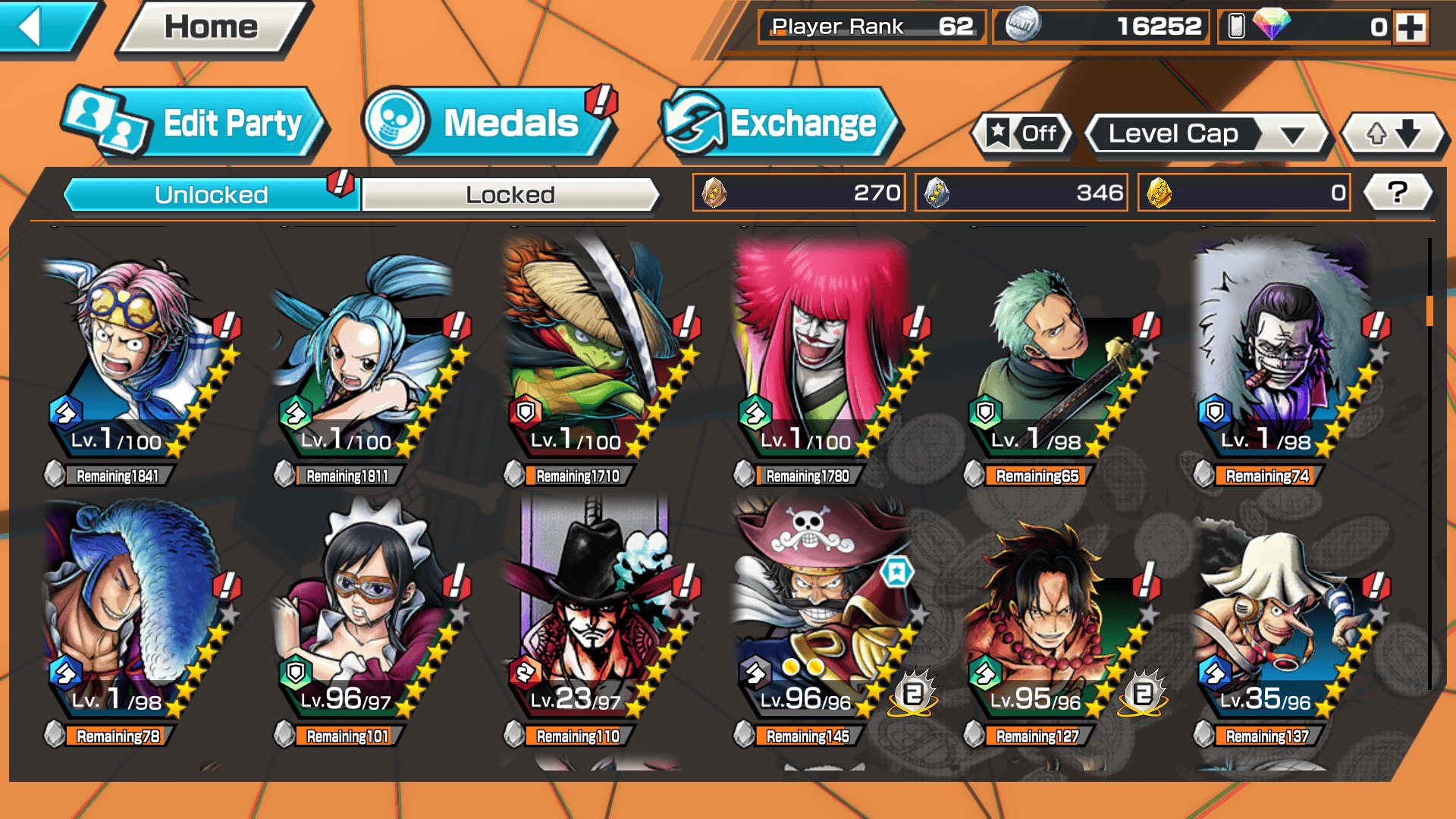
Task: Add rainbow diamonds with the plus button
Action: point(1410,27)
